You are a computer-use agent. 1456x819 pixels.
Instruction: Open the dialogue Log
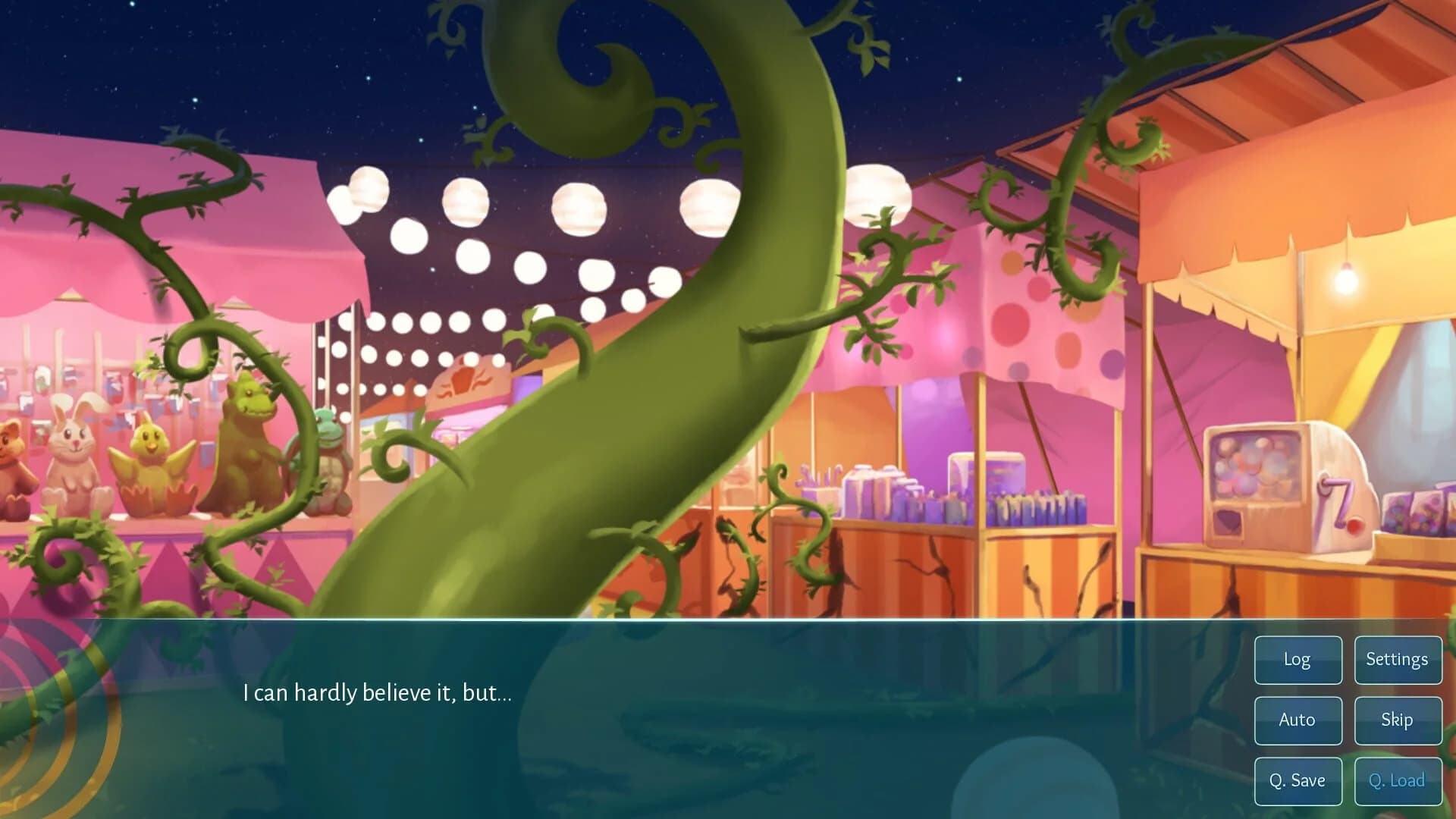pyautogui.click(x=1298, y=660)
